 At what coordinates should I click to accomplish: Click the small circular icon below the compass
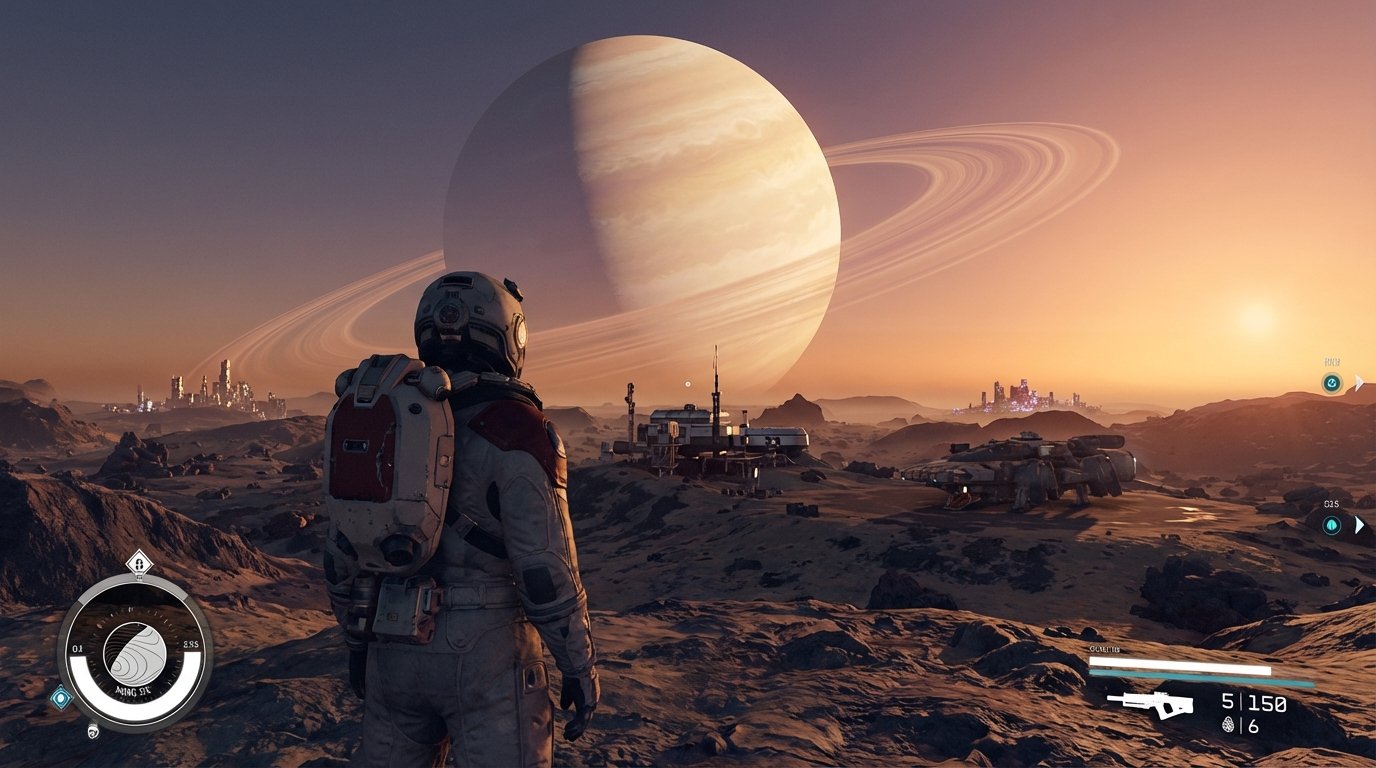[x=92, y=729]
